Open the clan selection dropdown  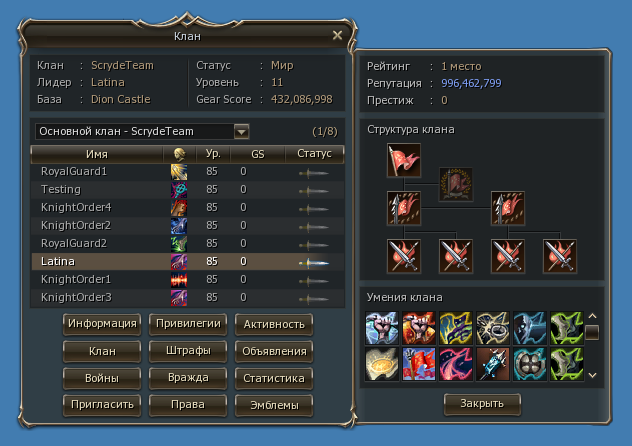241,131
